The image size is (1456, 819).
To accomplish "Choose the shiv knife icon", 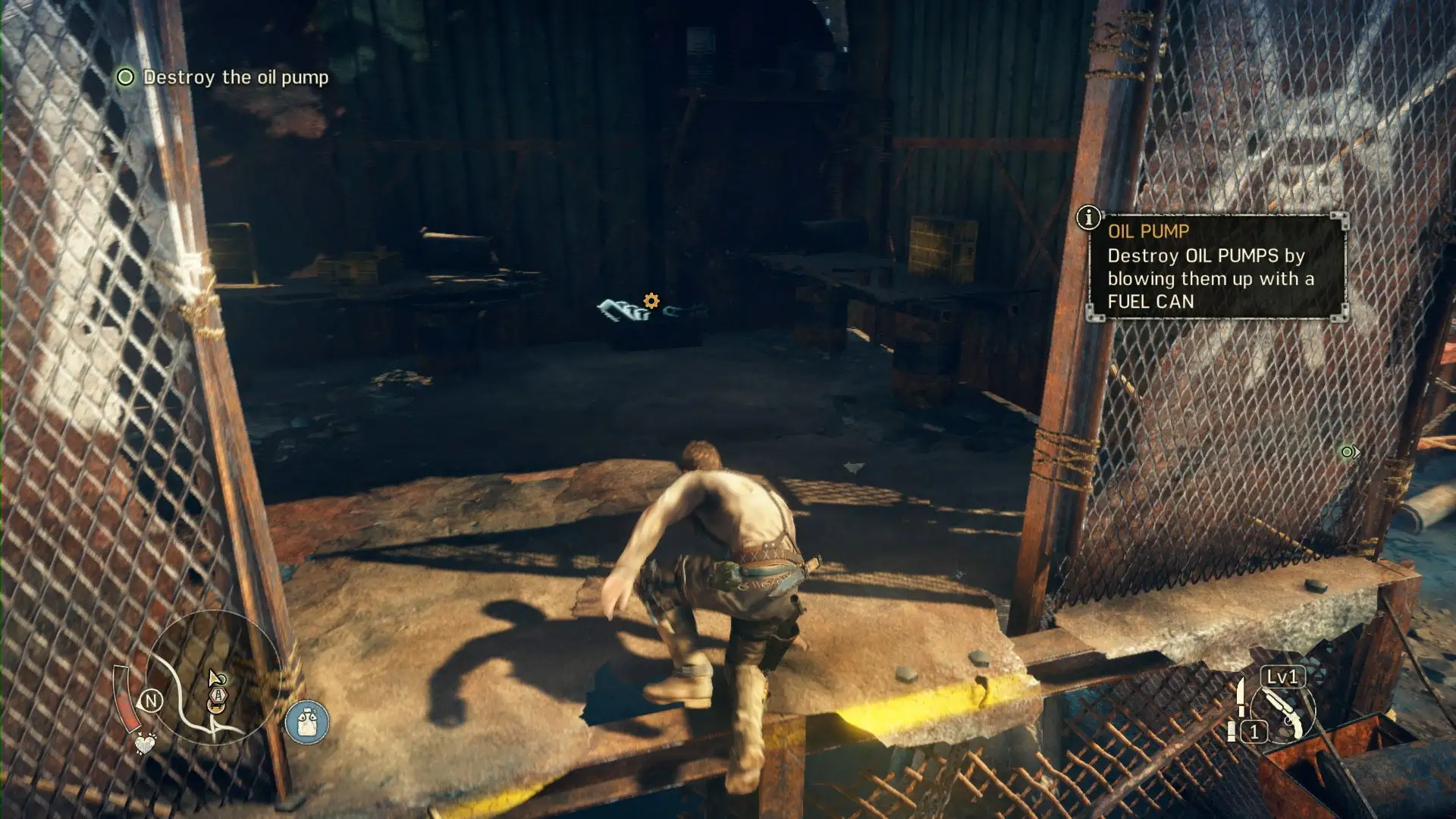I will point(1241,697).
